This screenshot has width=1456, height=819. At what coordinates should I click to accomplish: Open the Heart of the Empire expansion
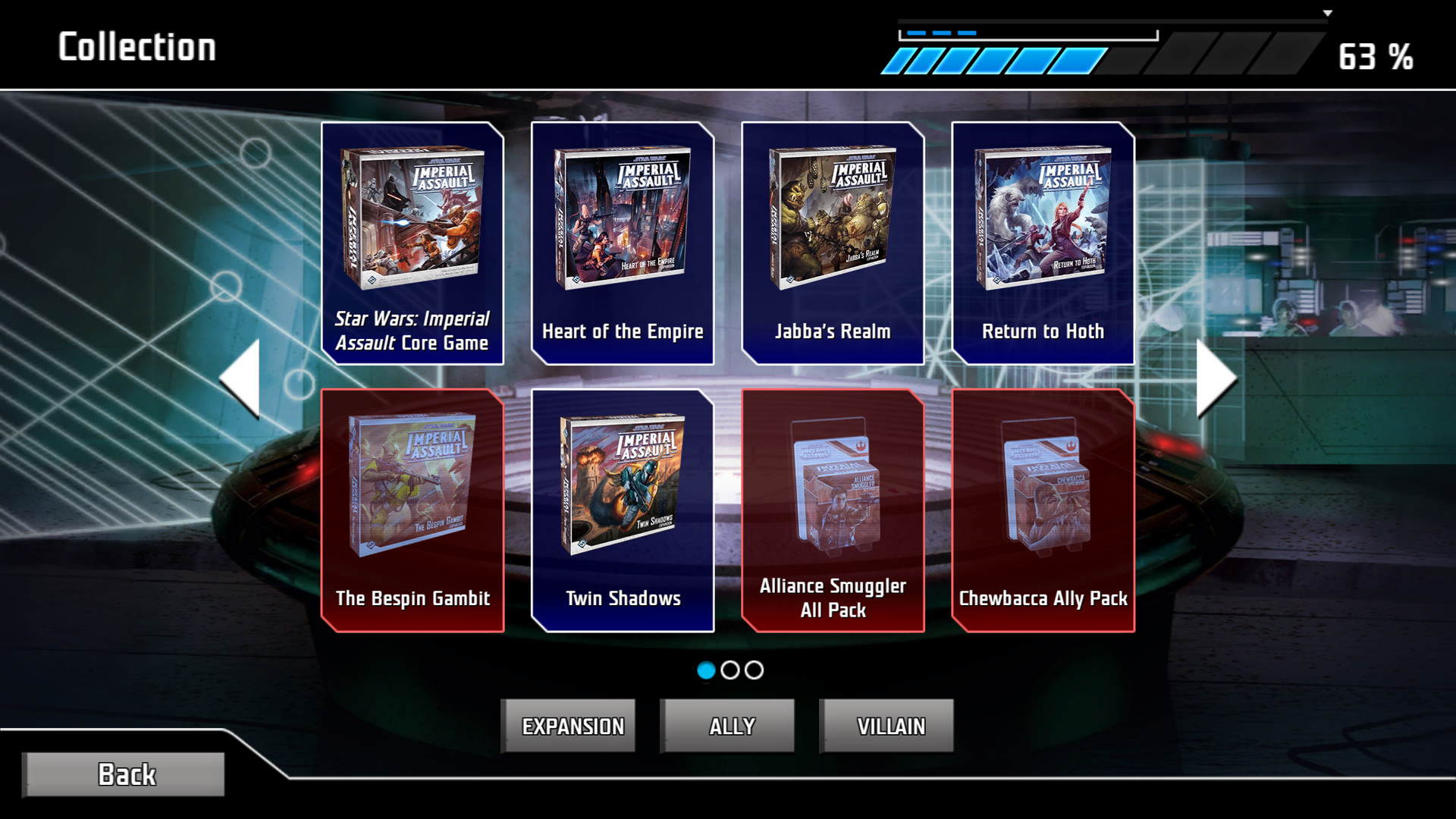click(622, 243)
